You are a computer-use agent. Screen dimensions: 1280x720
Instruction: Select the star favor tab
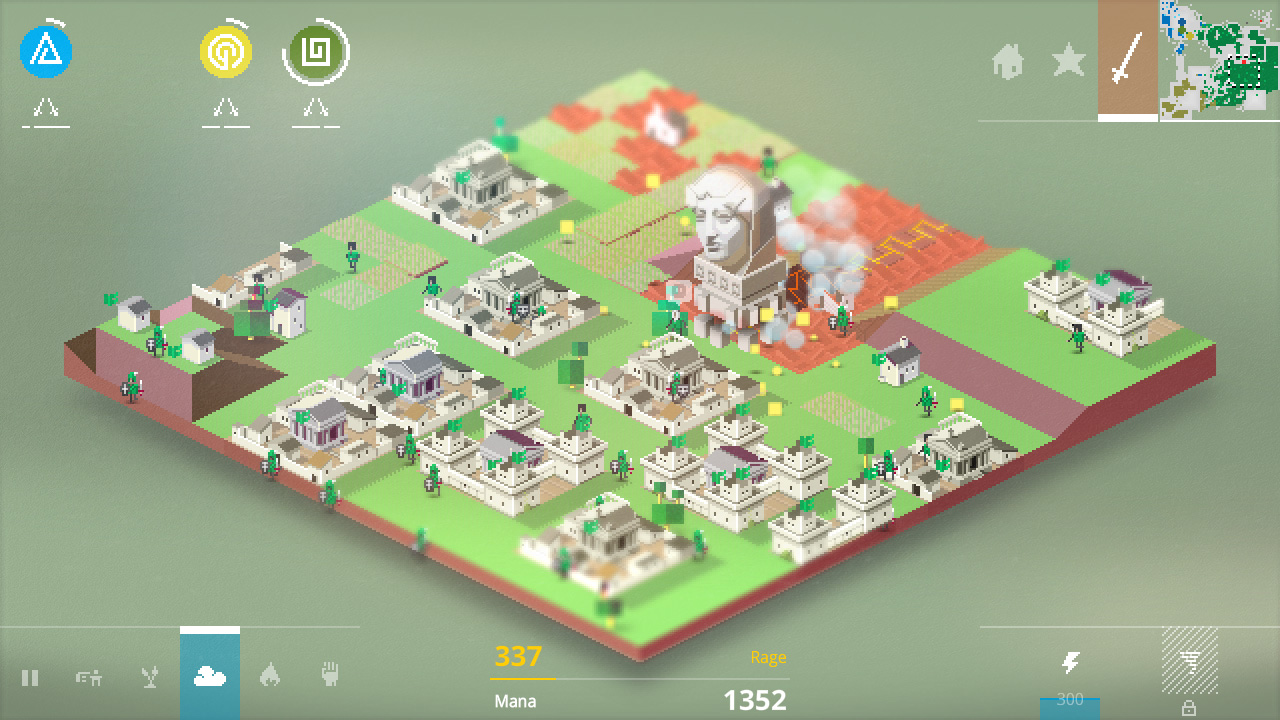(1068, 62)
